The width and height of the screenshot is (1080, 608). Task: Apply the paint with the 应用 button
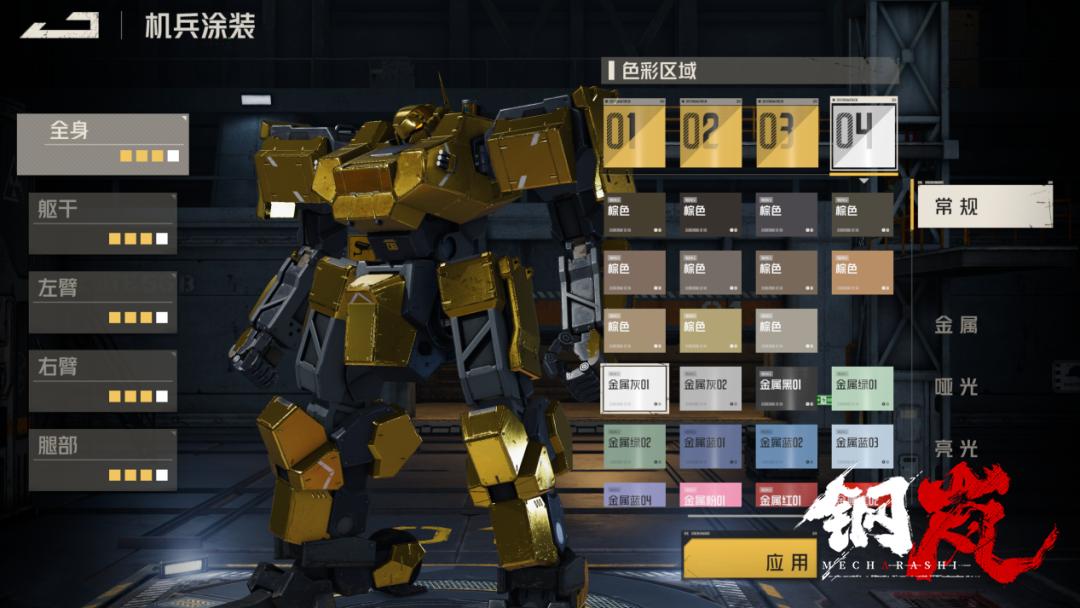point(750,561)
